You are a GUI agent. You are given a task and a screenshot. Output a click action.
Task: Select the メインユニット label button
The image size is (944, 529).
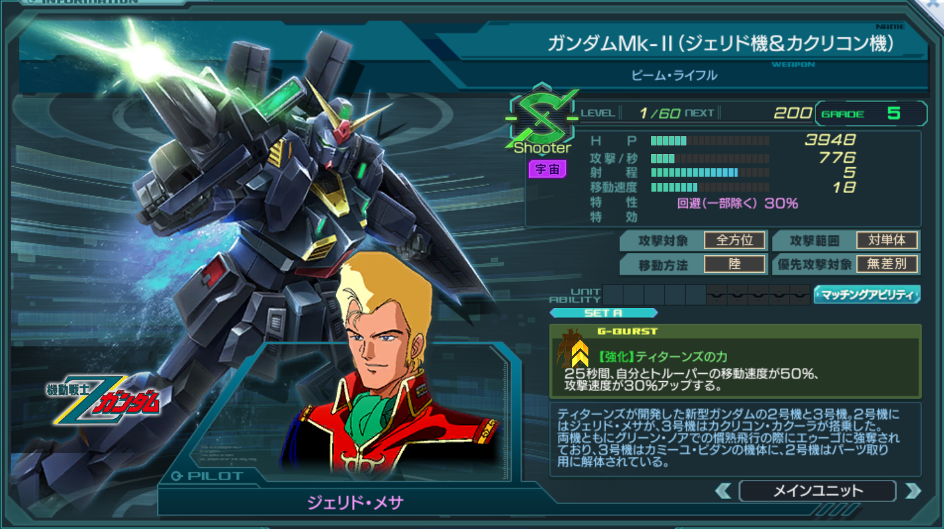(817, 490)
